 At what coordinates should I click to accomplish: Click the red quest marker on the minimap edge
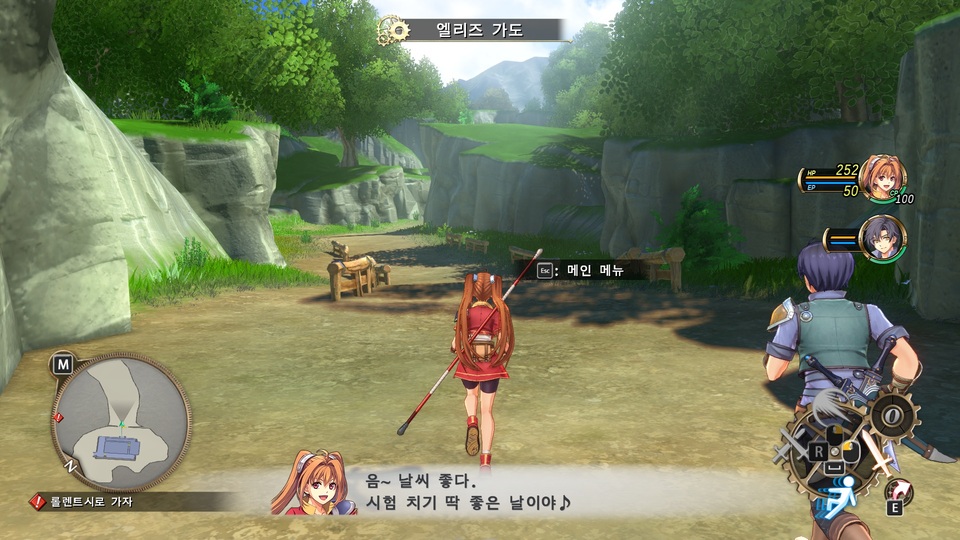click(x=58, y=418)
